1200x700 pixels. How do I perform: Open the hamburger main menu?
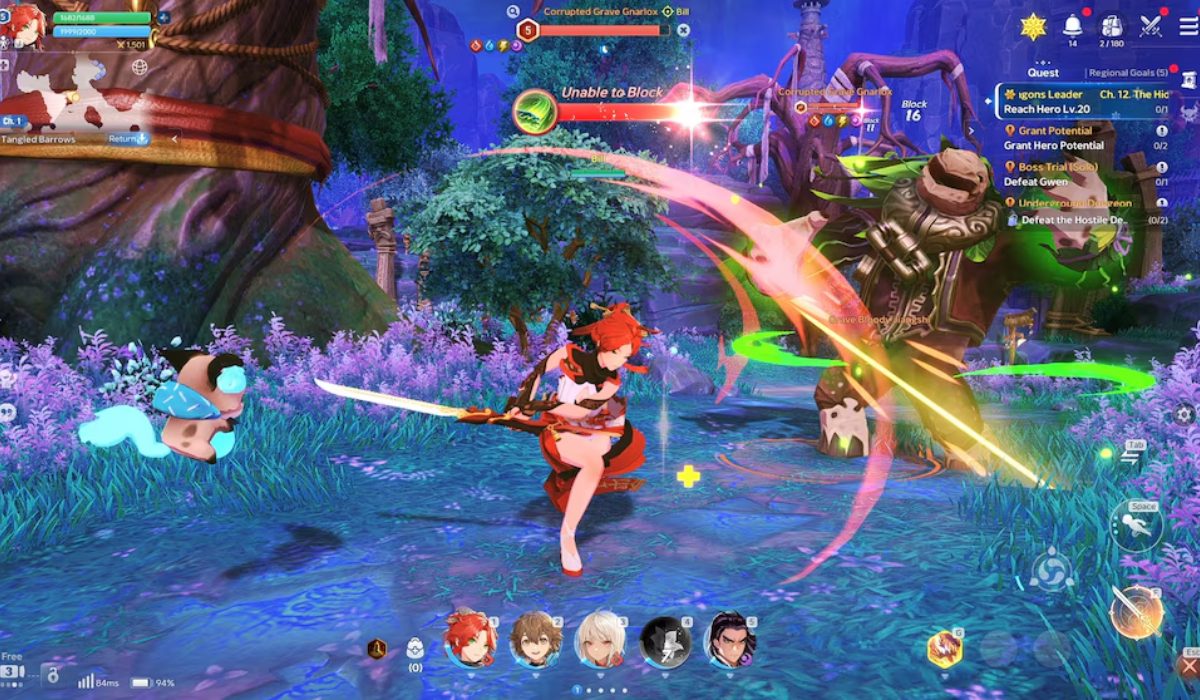pos(1188,27)
